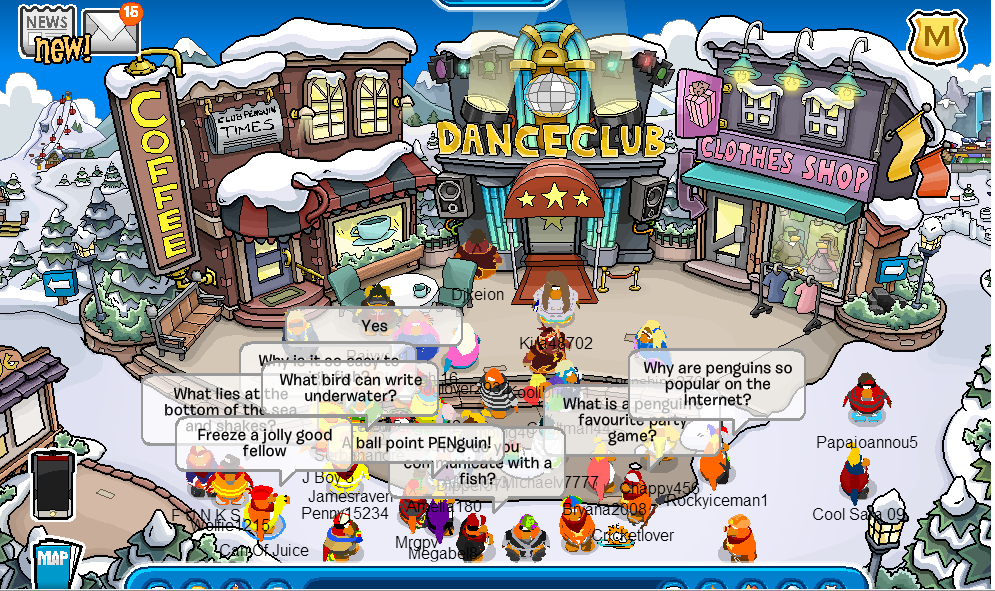Open the spy phone
The width and height of the screenshot is (995, 591).
pyautogui.click(x=51, y=484)
